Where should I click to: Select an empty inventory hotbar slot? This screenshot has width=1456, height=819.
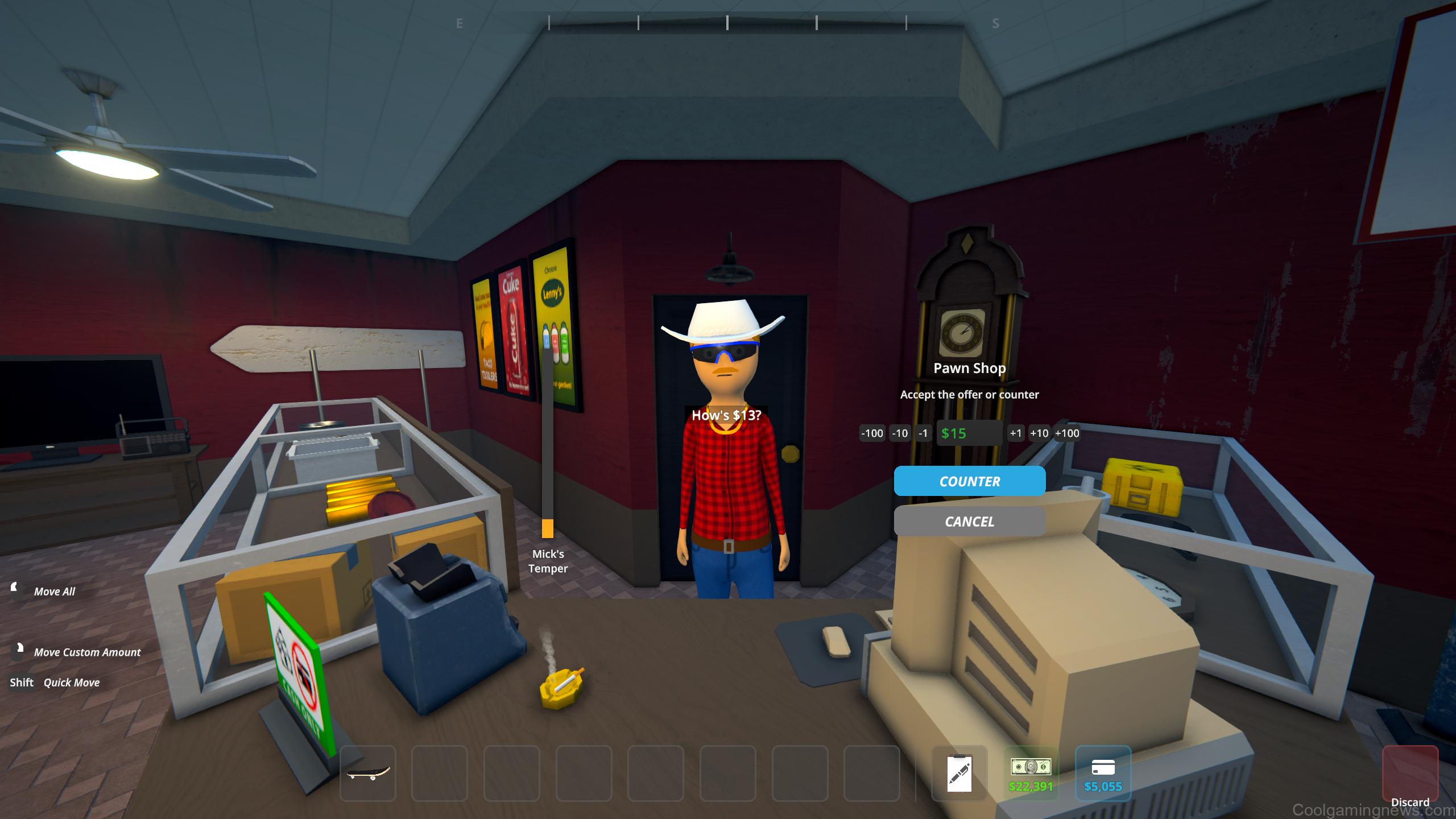point(440,772)
